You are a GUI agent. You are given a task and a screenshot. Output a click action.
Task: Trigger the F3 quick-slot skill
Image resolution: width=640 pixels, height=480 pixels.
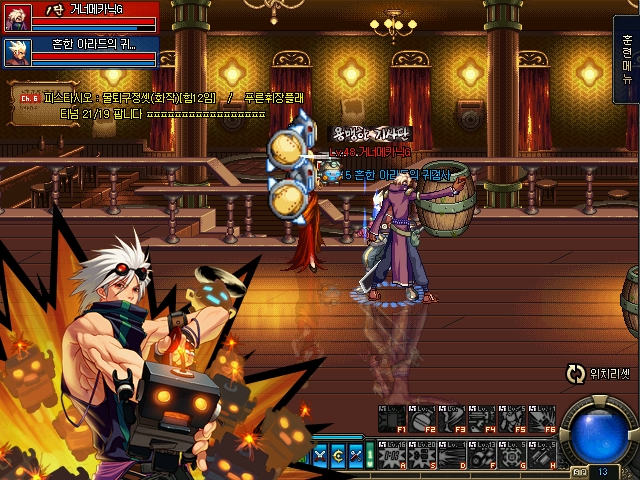pos(452,419)
